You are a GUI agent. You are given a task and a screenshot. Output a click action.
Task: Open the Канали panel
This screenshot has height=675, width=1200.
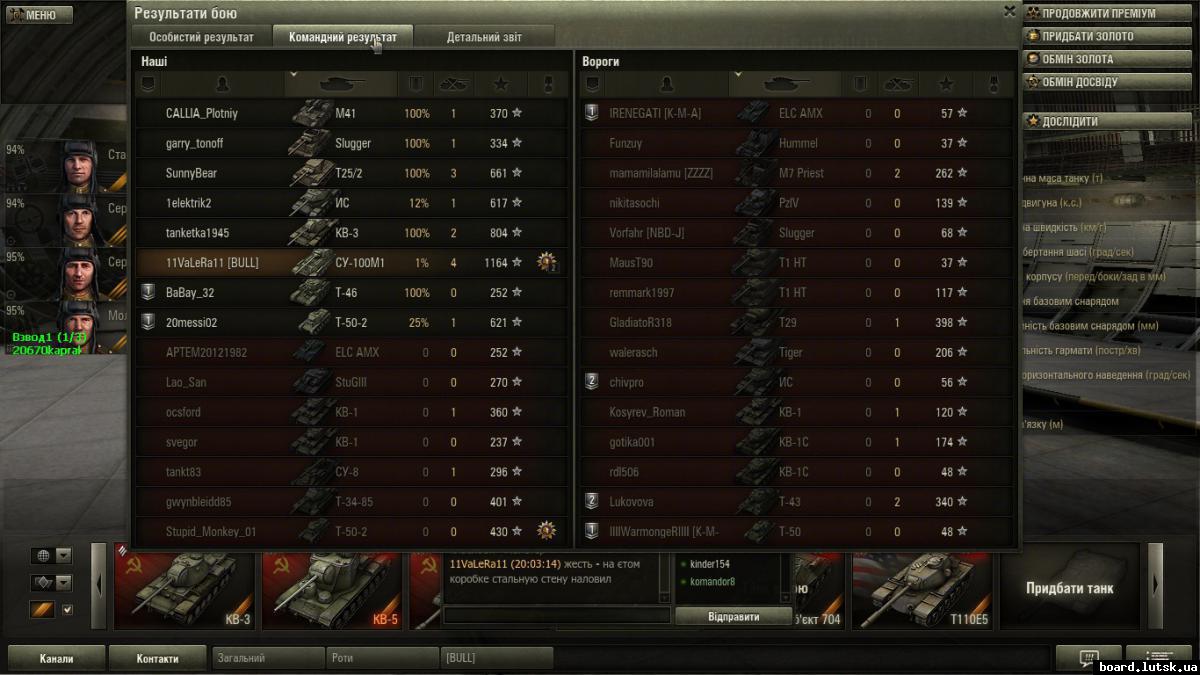(56, 659)
